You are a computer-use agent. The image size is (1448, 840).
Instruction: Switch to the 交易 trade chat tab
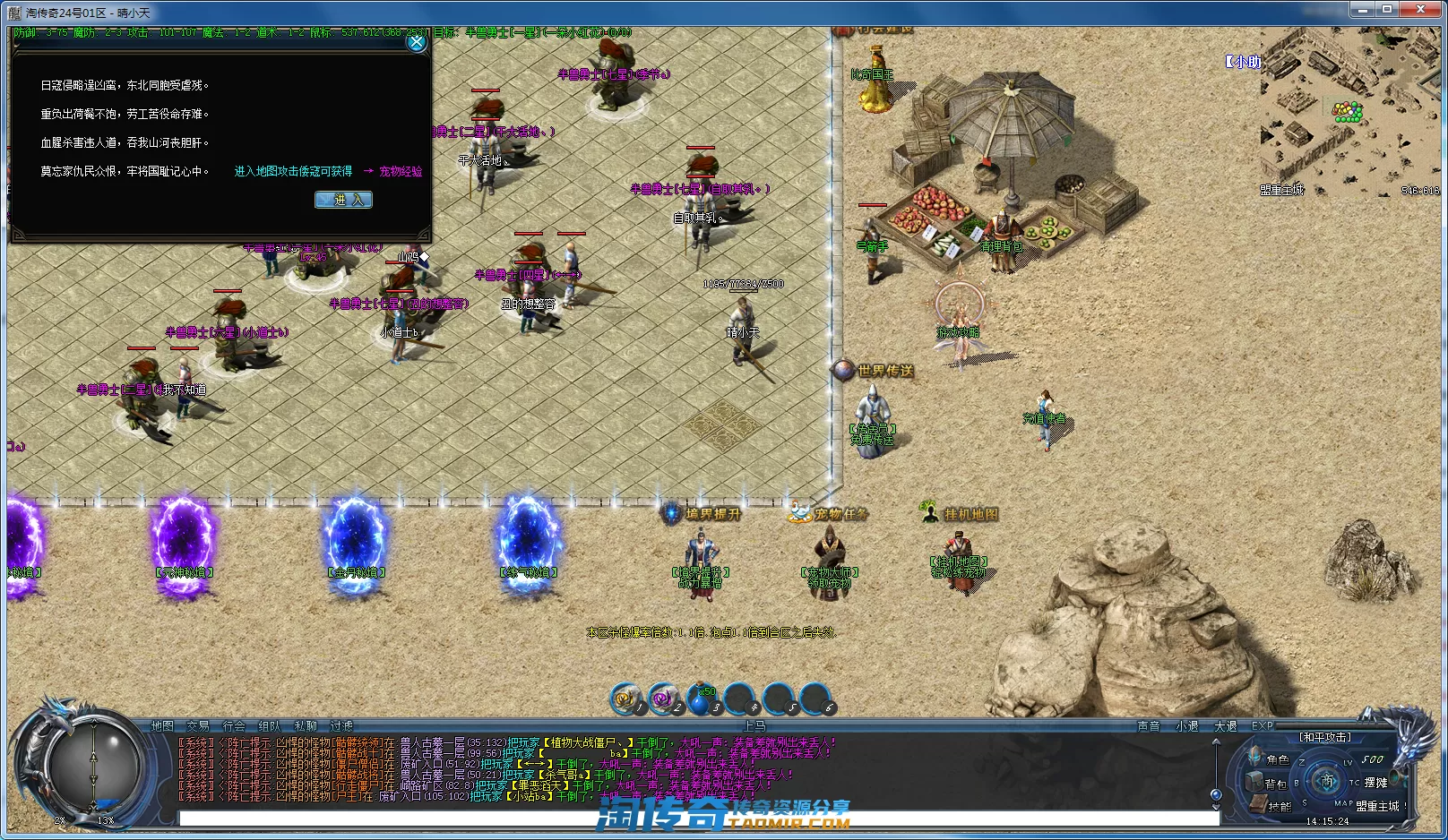[198, 726]
